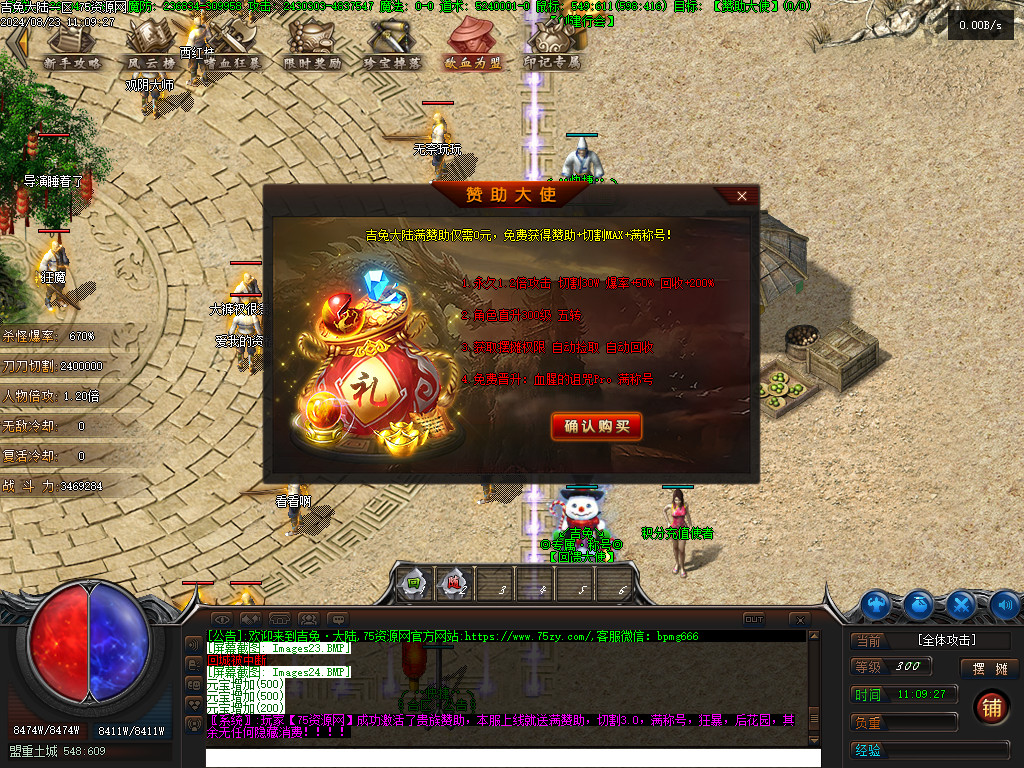Click the blue crossed-swords round button
The width and height of the screenshot is (1024, 768).
click(x=961, y=604)
